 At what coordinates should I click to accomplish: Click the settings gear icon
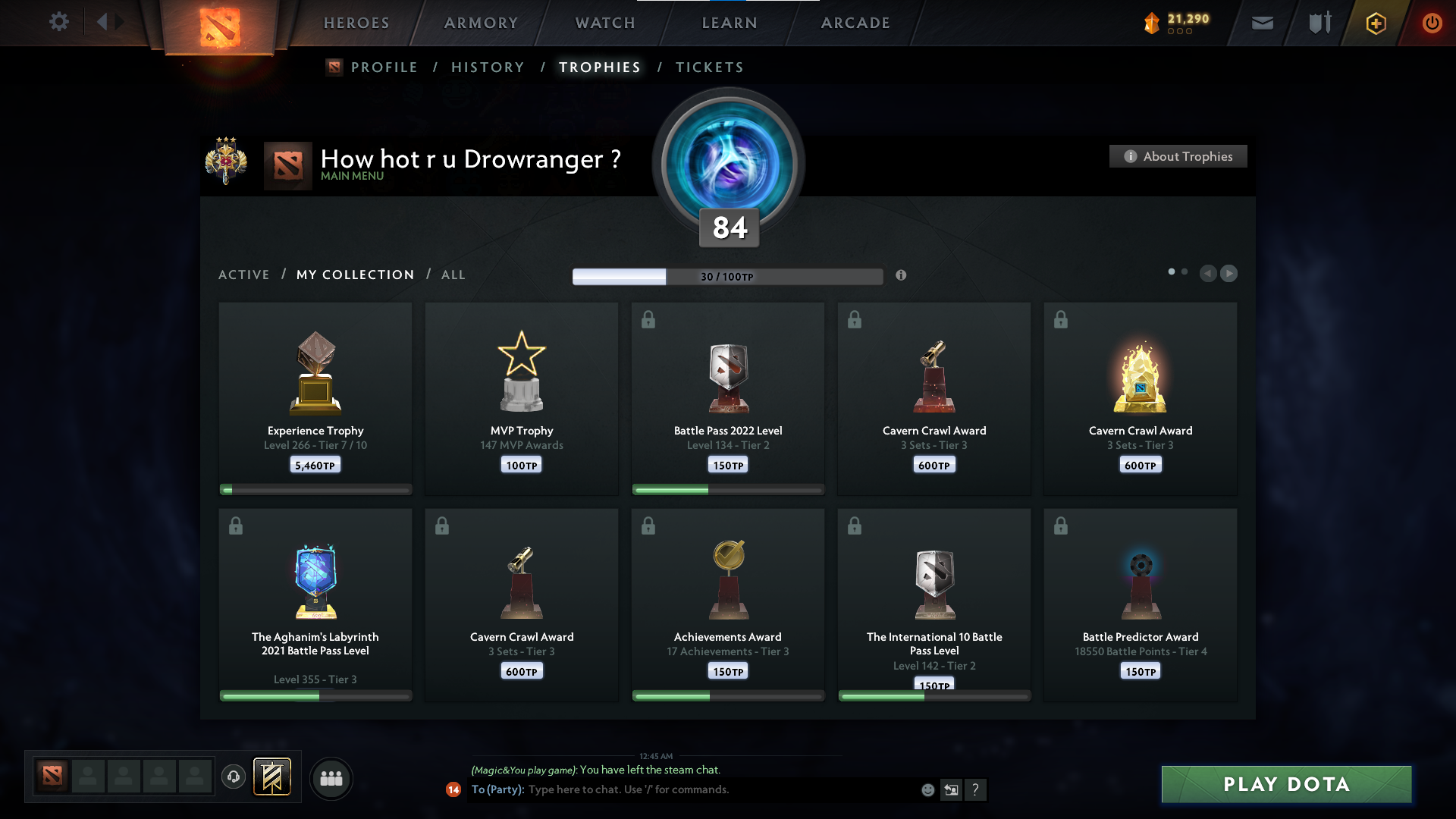coord(59,23)
